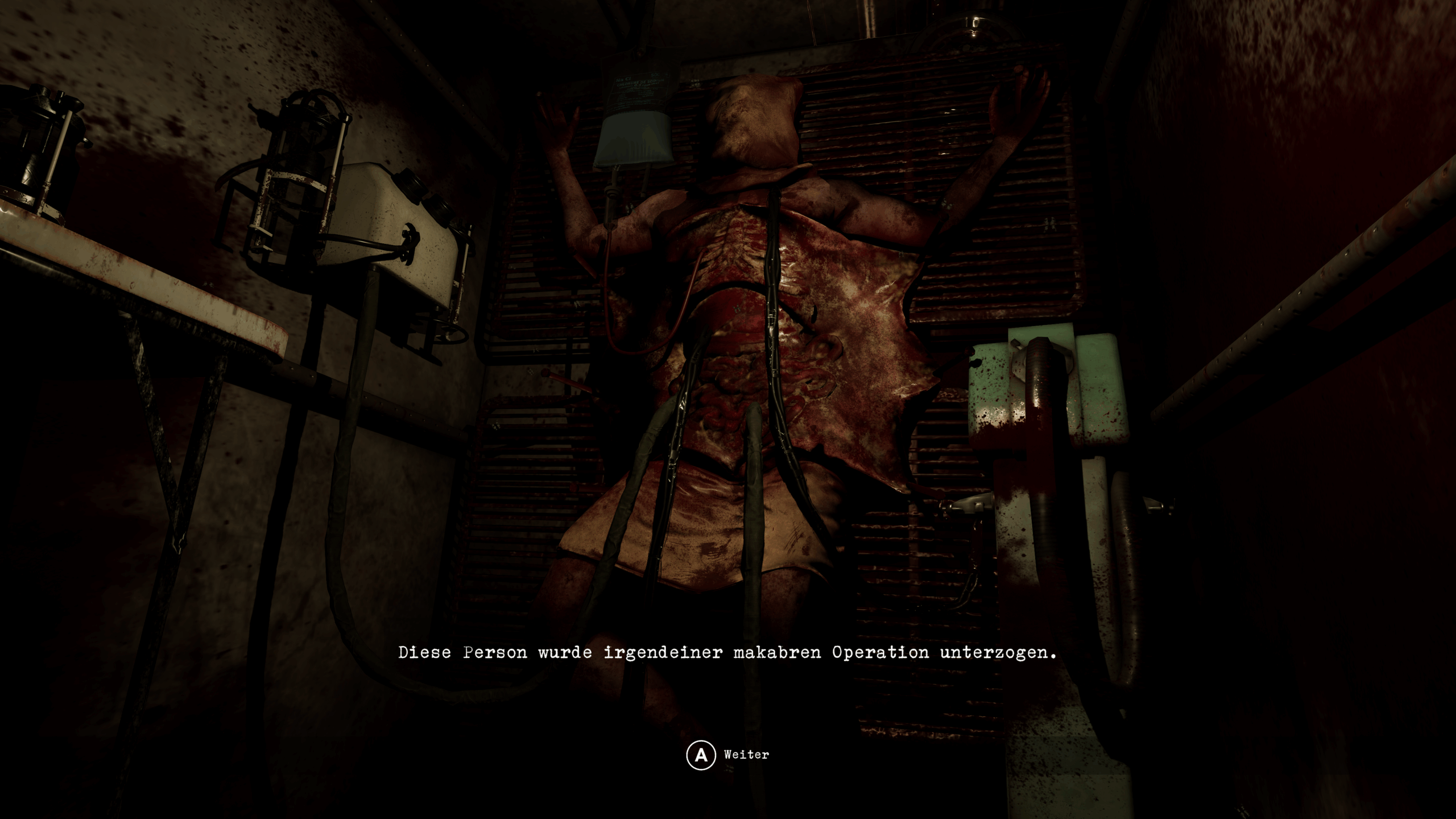The width and height of the screenshot is (1456, 819).
Task: Click the Weiter label to continue
Action: 746,753
